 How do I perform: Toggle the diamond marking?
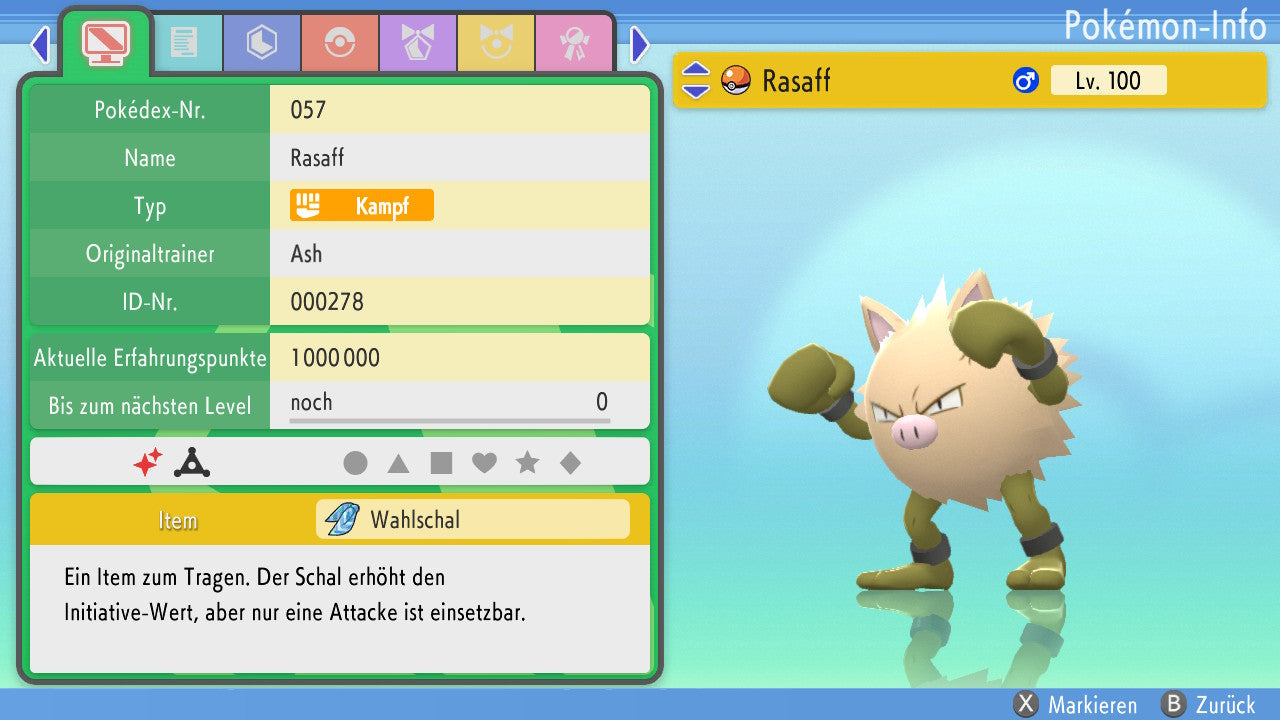pyautogui.click(x=570, y=463)
